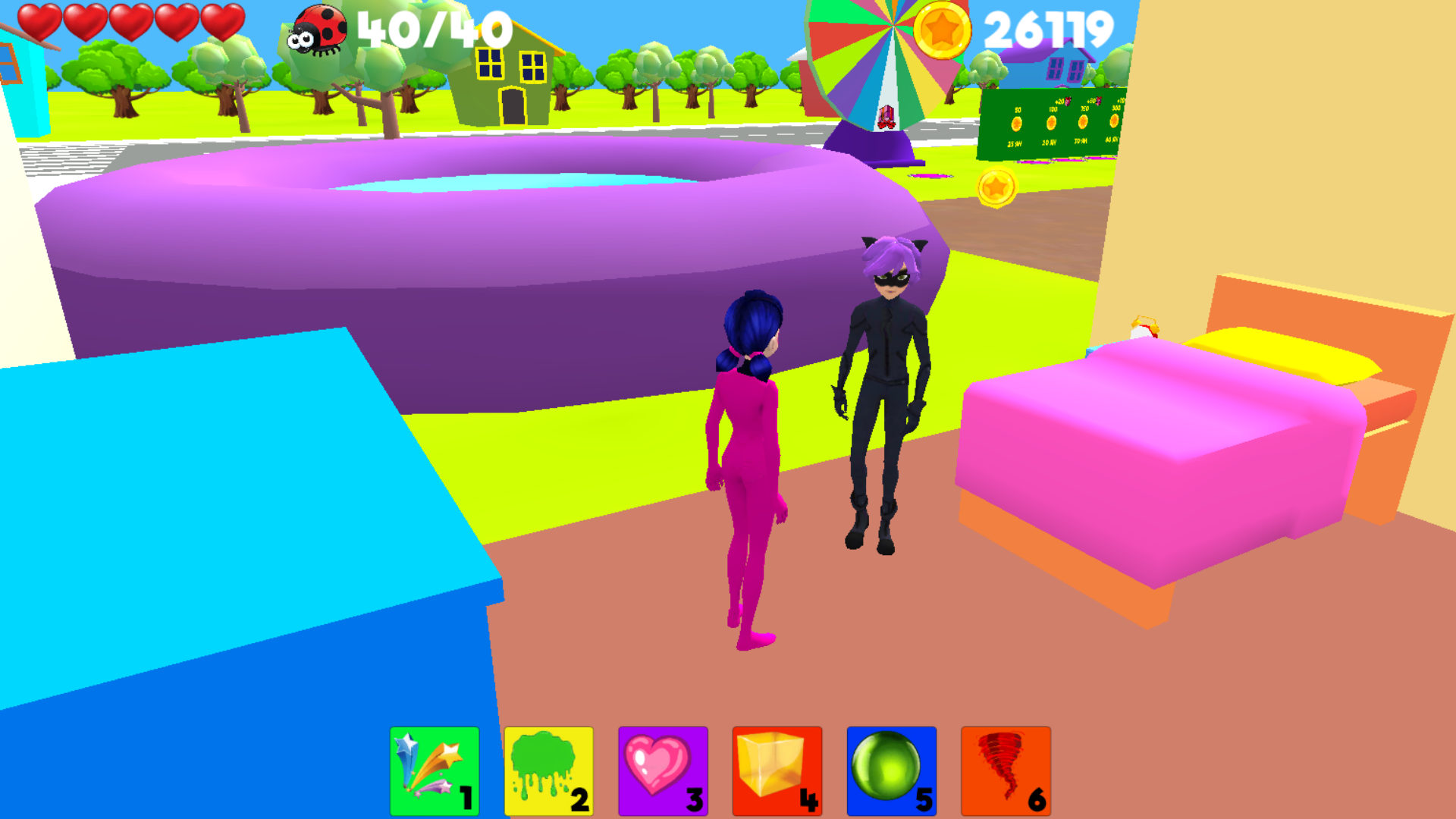
Task: Select the green orb power-up in slot 5
Action: tap(890, 768)
